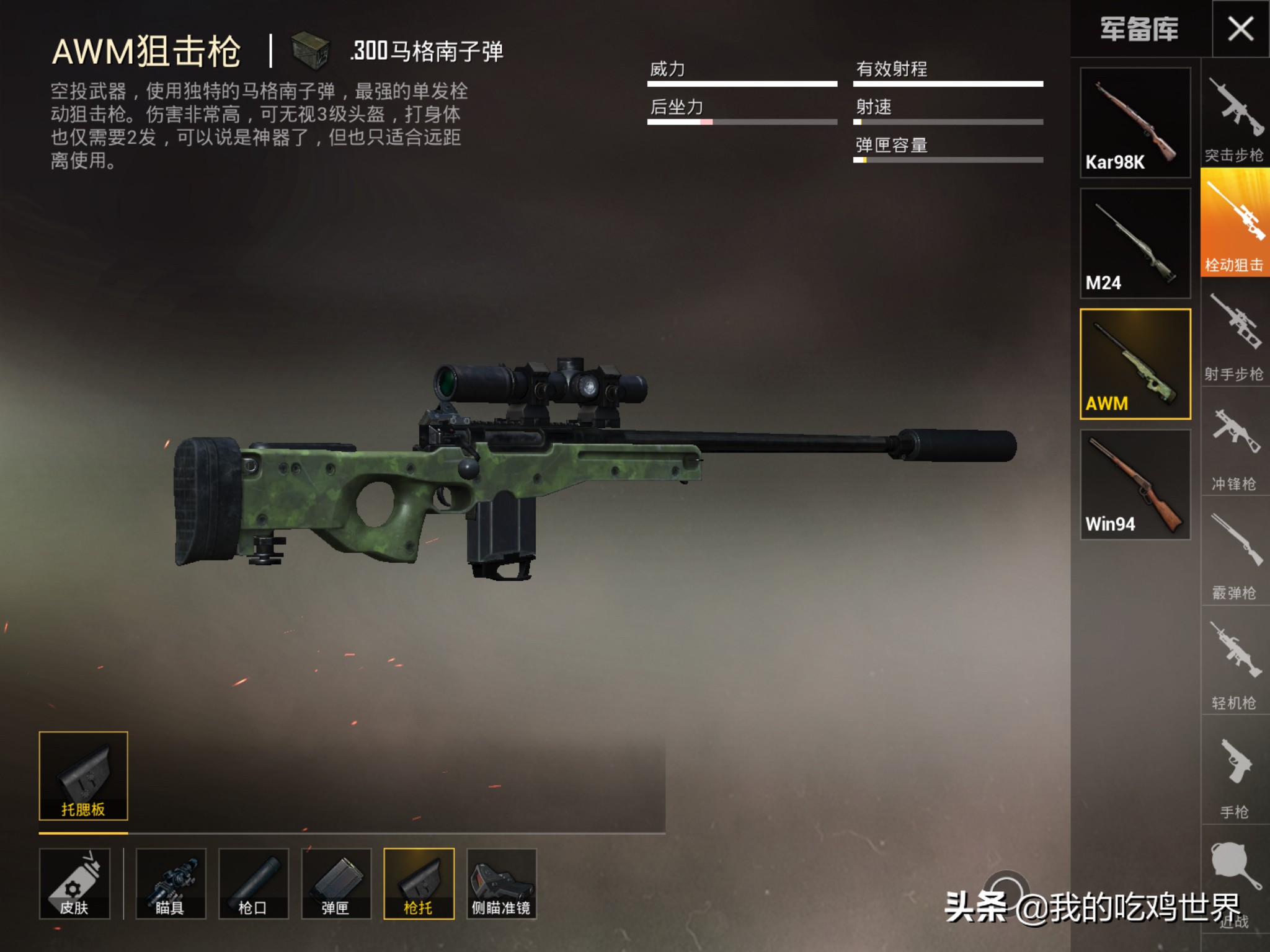The width and height of the screenshot is (1270, 952).
Task: Show the 射手步枪 category
Action: pyautogui.click(x=1235, y=333)
